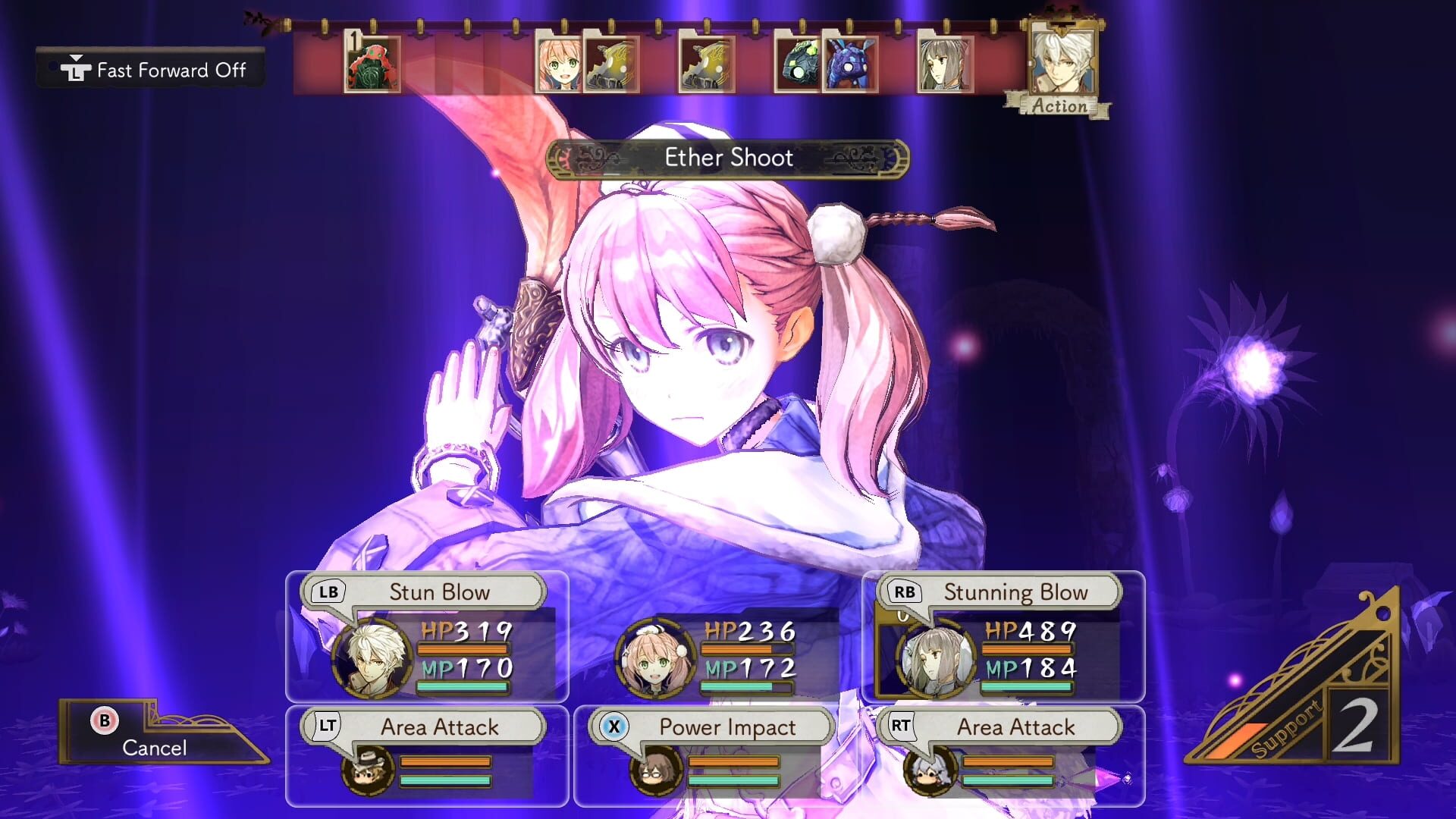This screenshot has height=819, width=1456.
Task: Toggle the Fast Forward setting
Action: click(x=151, y=70)
